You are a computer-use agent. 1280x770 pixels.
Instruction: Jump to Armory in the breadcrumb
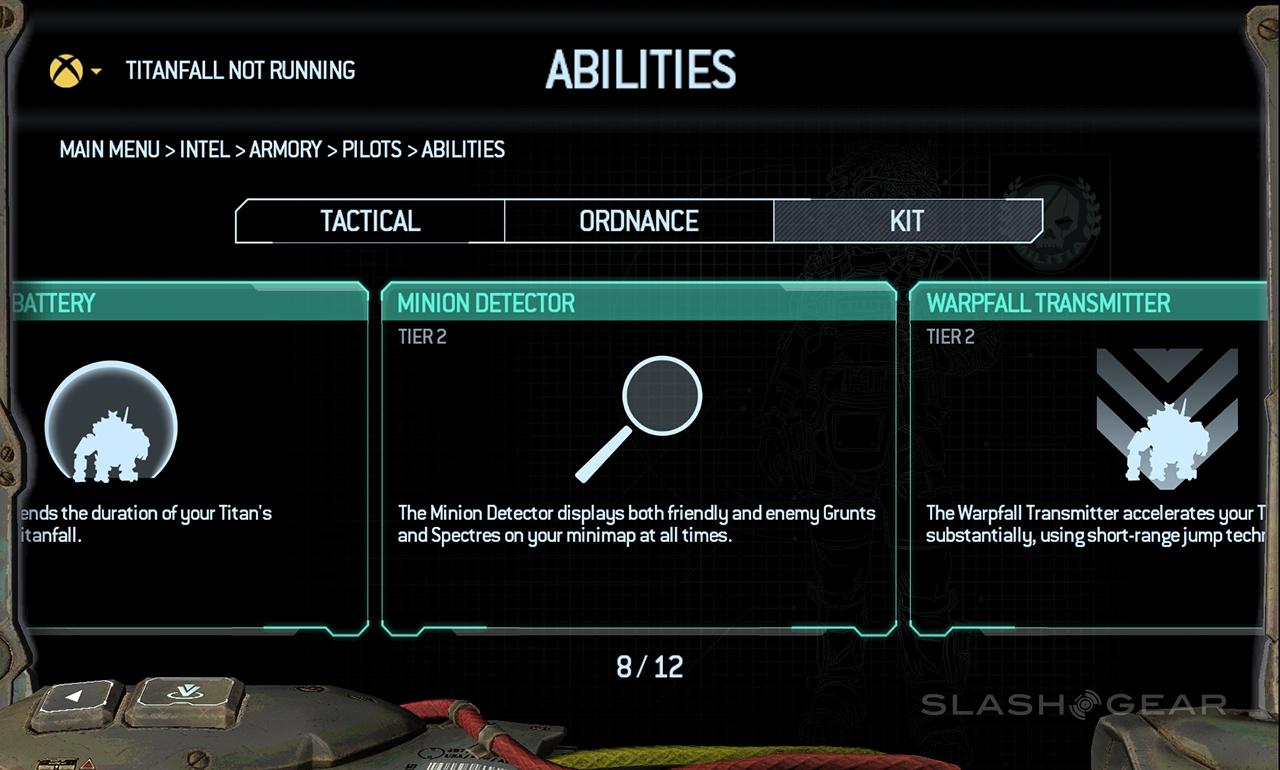(x=286, y=150)
